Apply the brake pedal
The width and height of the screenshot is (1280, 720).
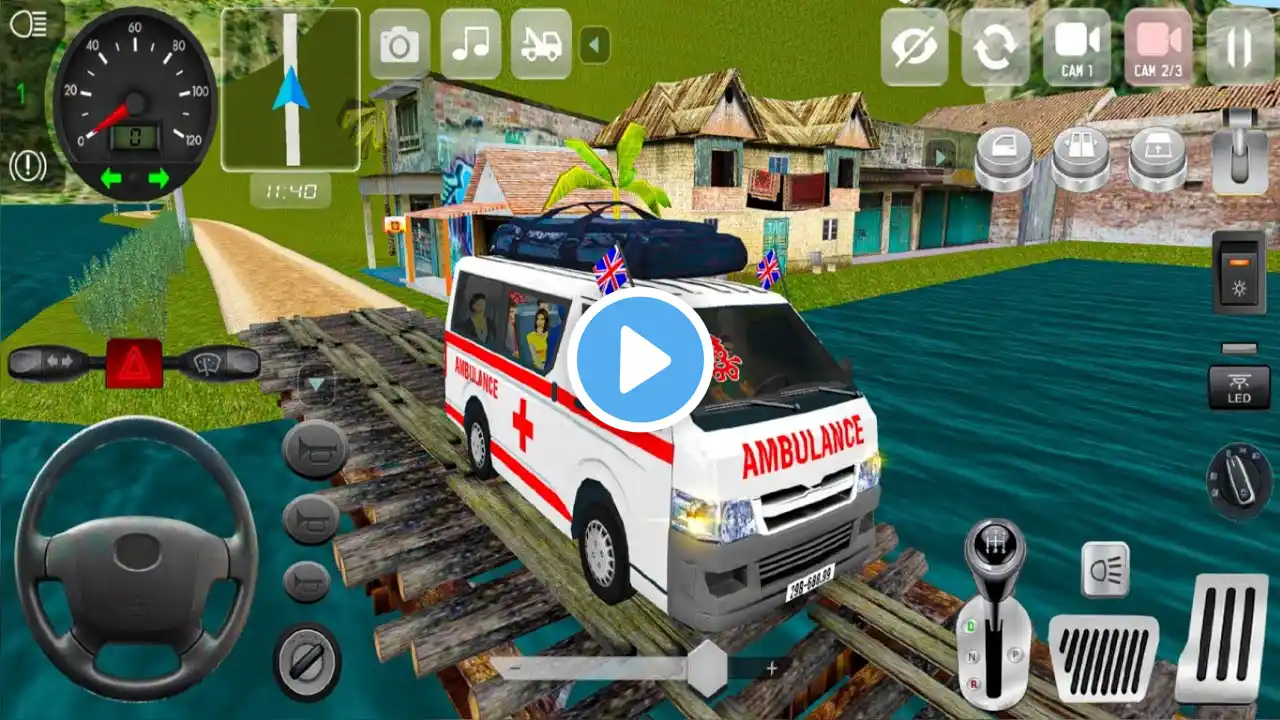point(1103,657)
